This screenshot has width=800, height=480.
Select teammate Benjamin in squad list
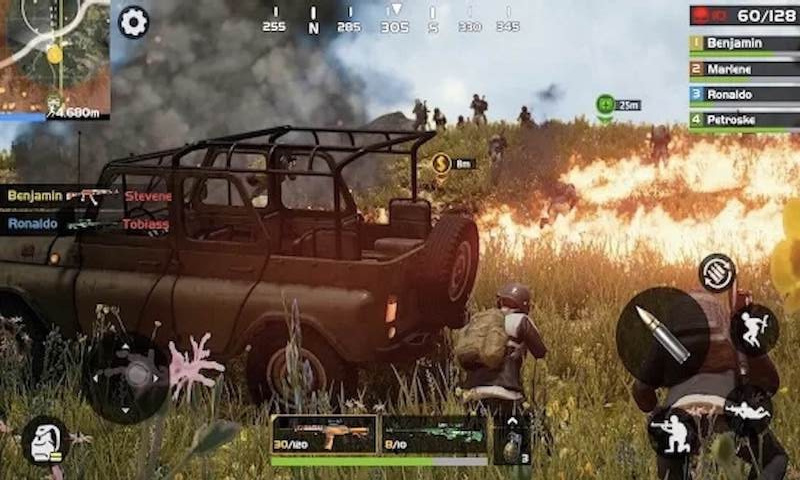[743, 43]
